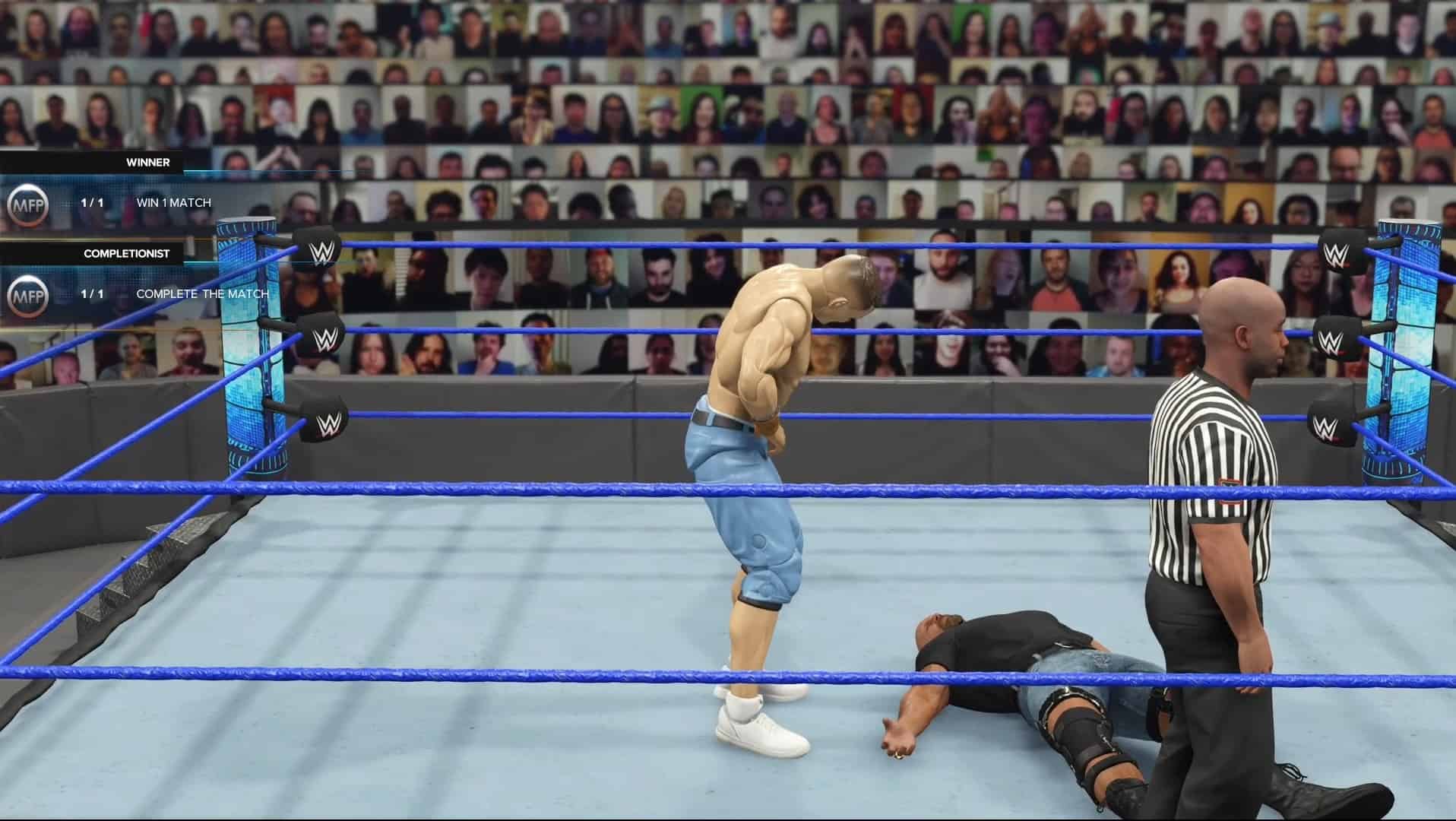
Task: Select the COMPLETE THE MATCH objective text
Action: (202, 293)
